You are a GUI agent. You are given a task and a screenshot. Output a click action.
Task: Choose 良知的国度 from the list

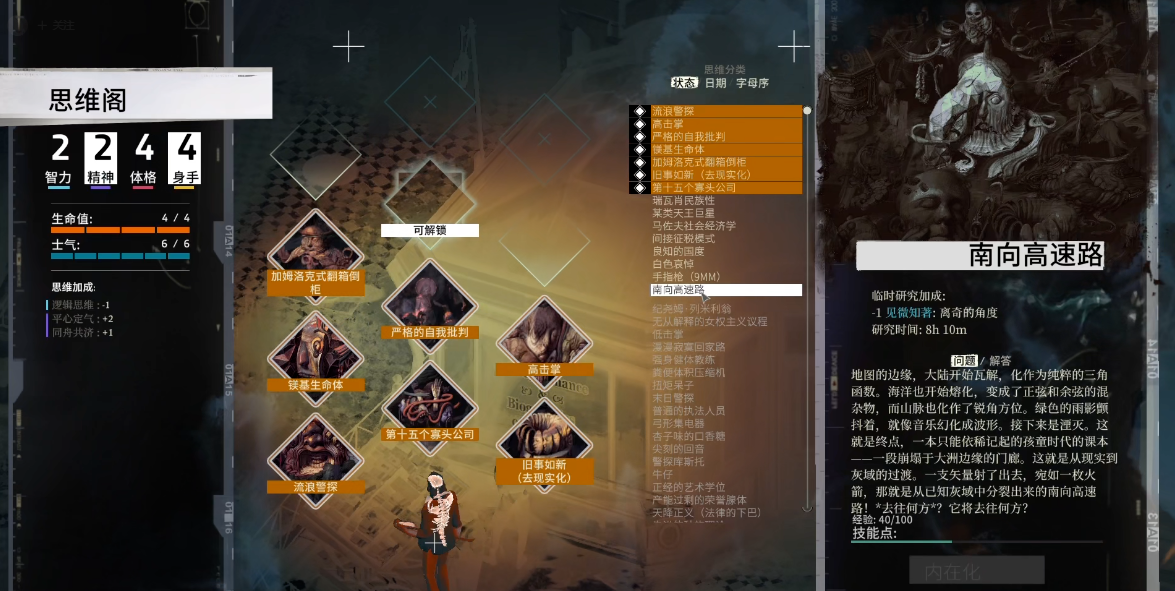coord(678,252)
